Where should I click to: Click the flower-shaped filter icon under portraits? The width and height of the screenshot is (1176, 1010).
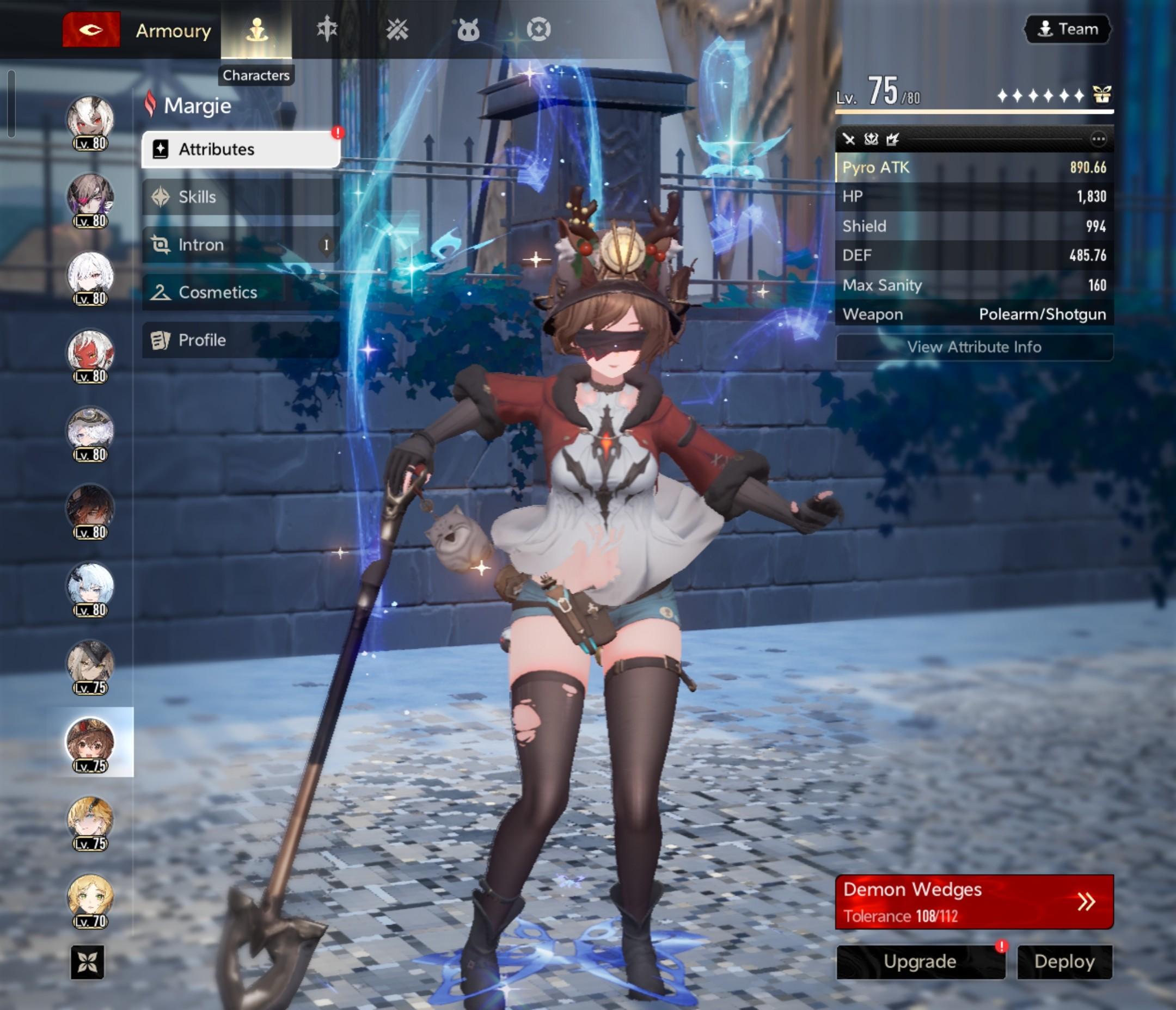tap(88, 962)
